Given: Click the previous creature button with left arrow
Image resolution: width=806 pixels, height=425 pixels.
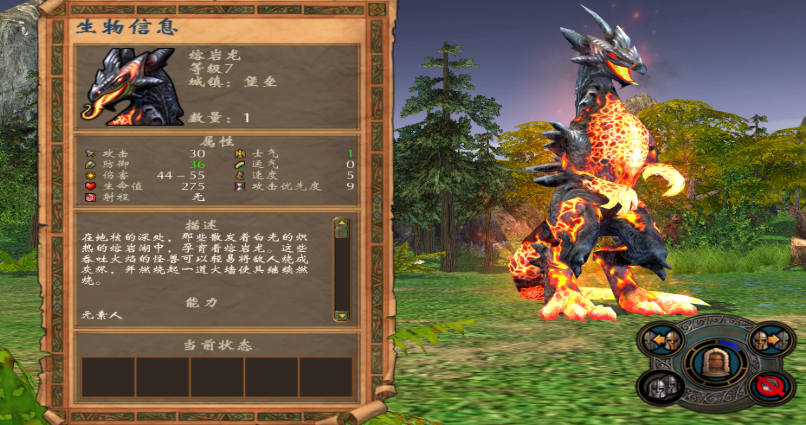Looking at the screenshot, I should point(663,340).
